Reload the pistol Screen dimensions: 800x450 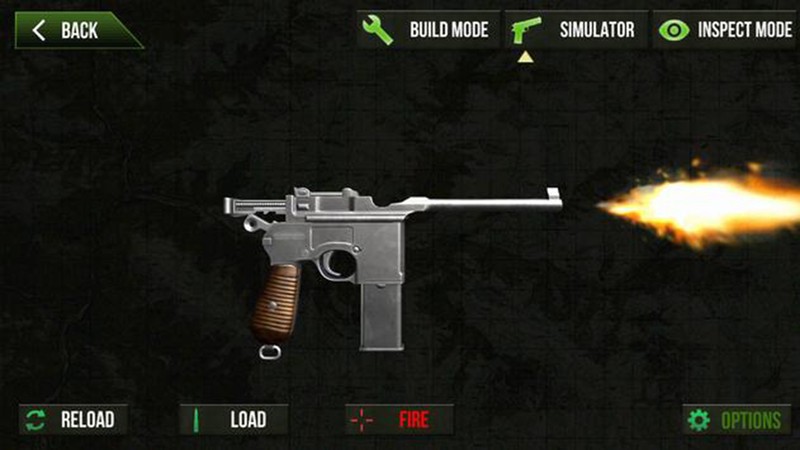coord(71,419)
